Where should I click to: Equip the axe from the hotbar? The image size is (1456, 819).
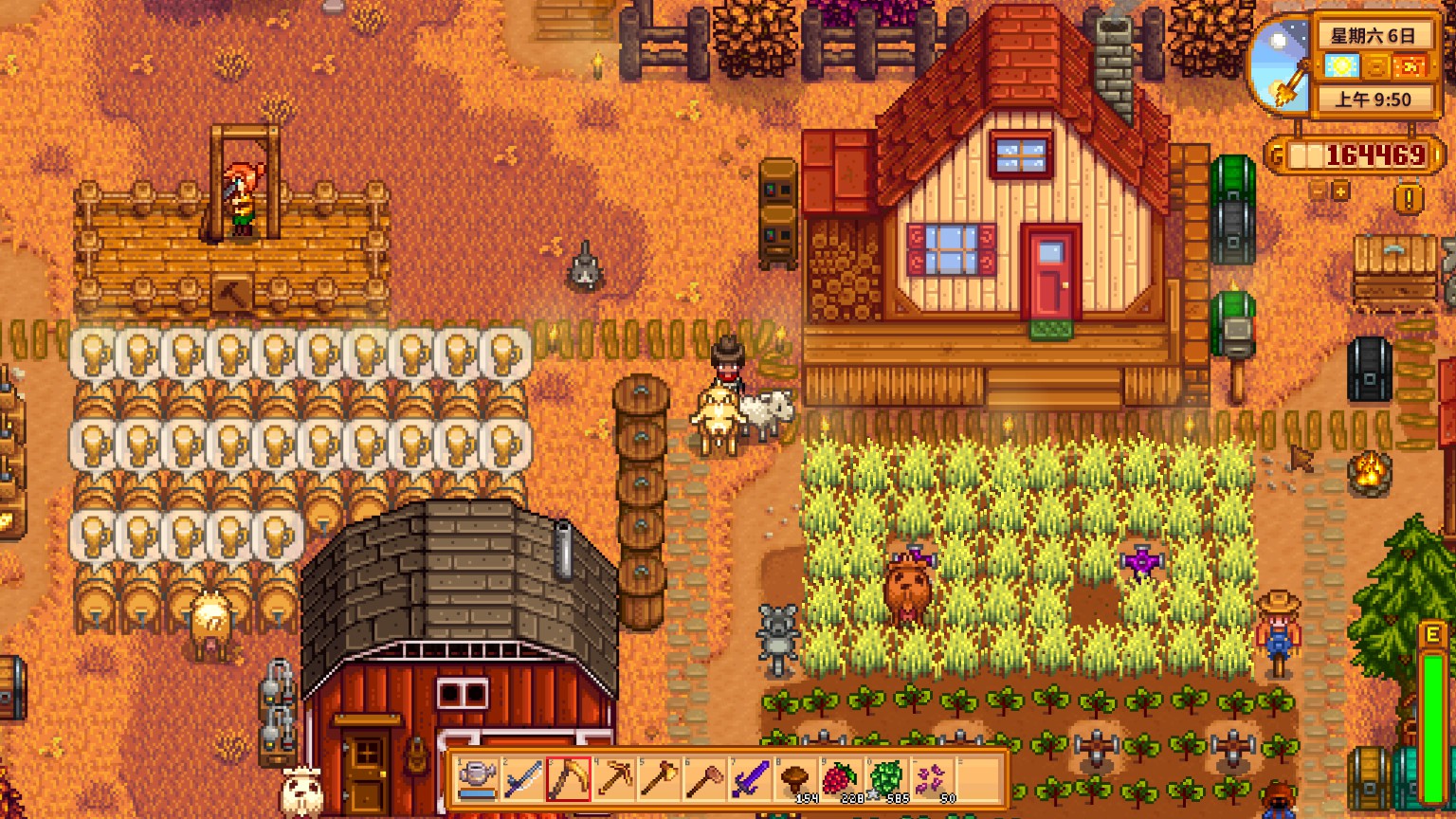(x=659, y=779)
